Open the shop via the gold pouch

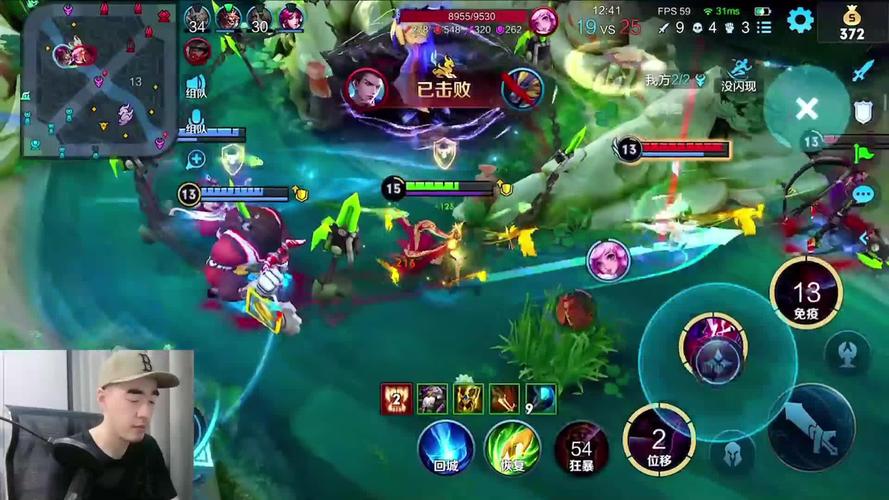coord(852,22)
